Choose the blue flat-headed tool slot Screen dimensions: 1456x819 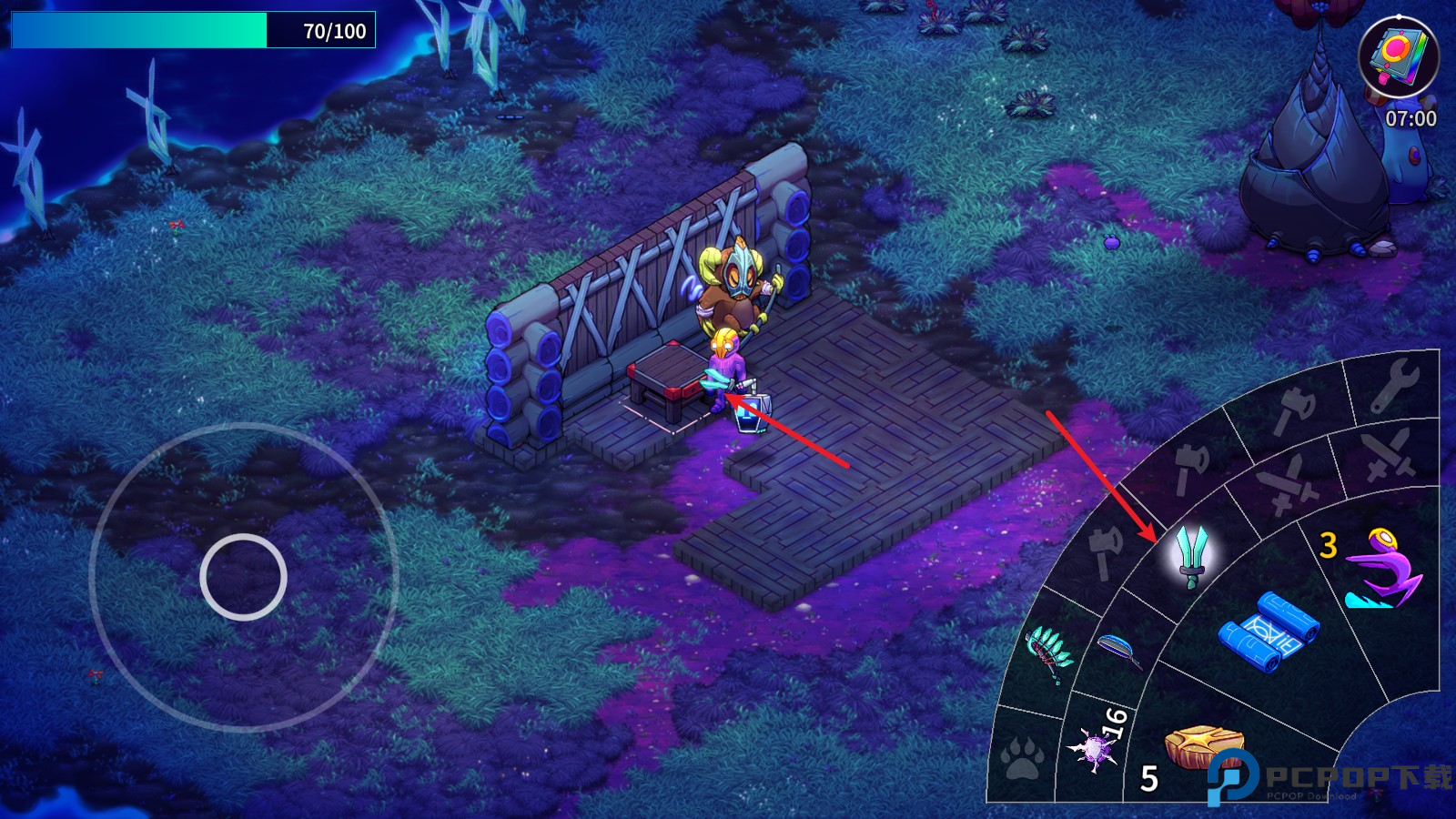pyautogui.click(x=1119, y=650)
